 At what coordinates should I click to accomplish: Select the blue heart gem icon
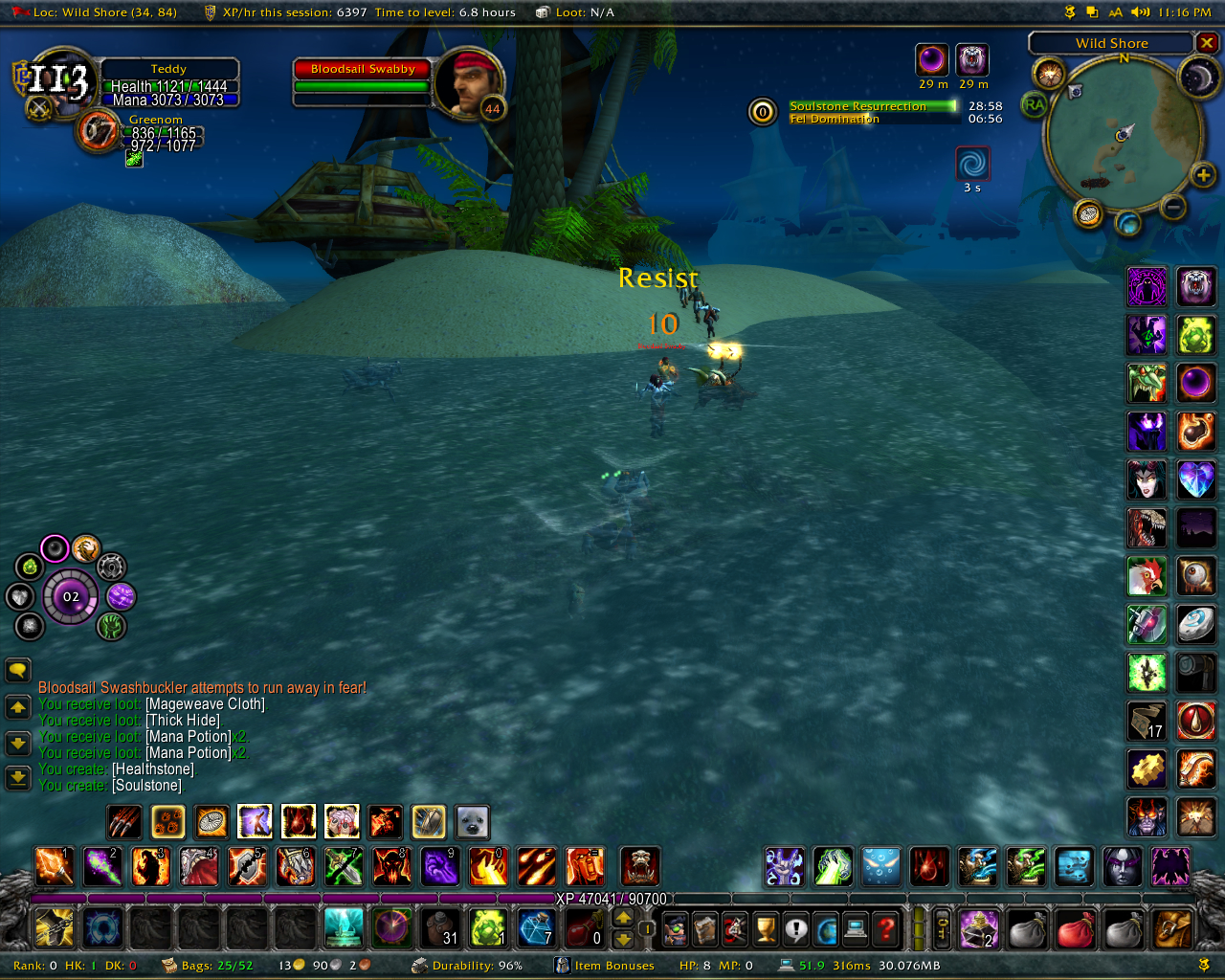[x=1195, y=479]
